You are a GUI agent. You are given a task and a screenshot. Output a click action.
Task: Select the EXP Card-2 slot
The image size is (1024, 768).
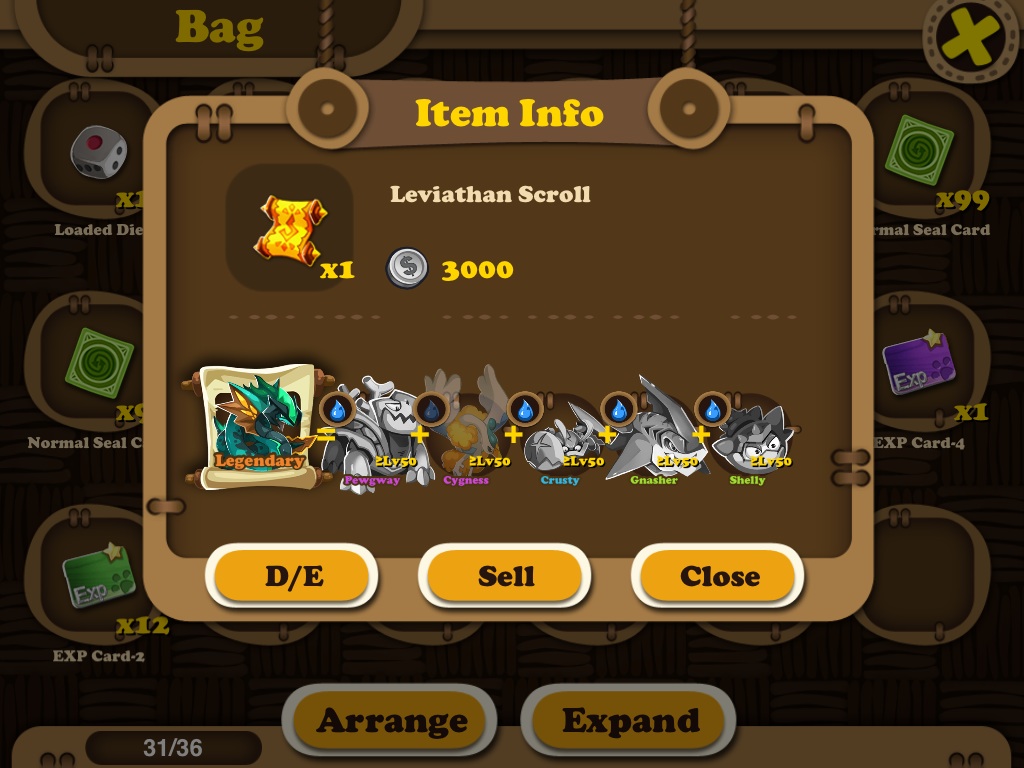[x=98, y=580]
